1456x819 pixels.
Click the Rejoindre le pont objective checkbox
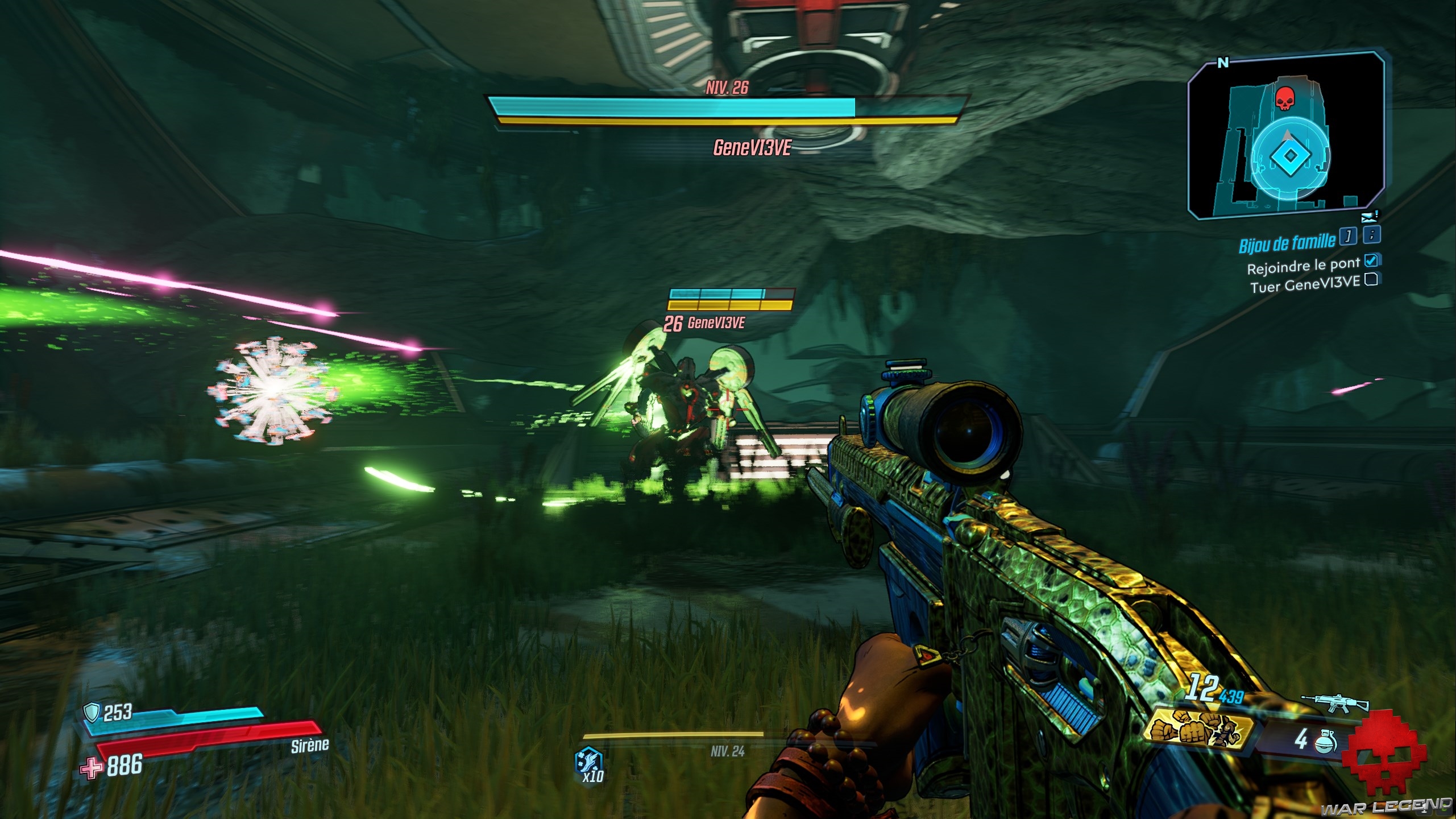point(1371,260)
